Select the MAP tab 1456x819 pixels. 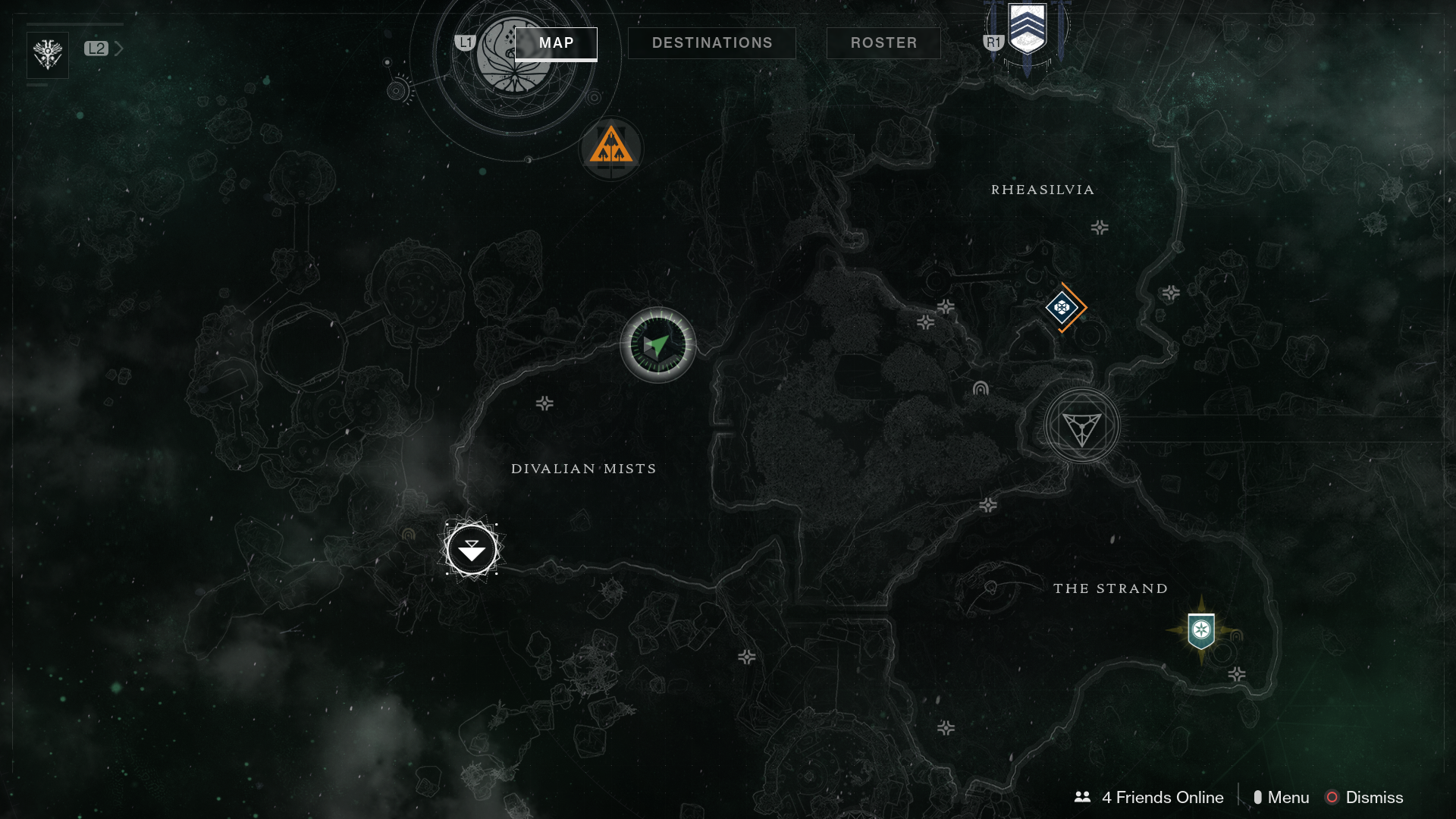556,43
